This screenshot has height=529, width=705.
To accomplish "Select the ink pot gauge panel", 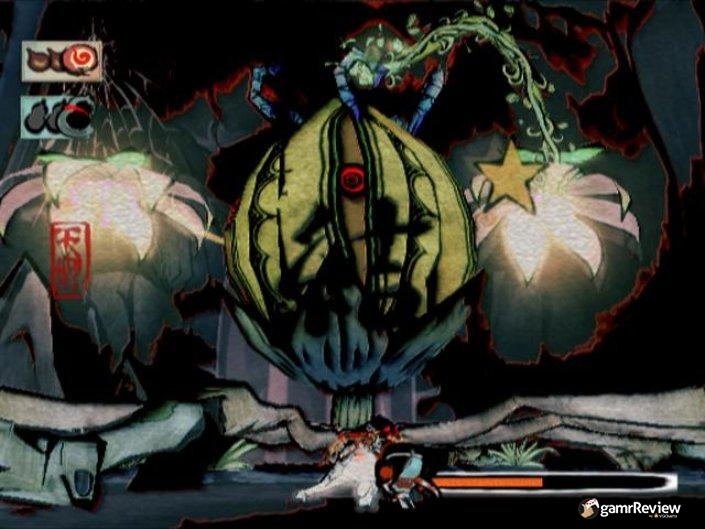I will coord(59,118).
